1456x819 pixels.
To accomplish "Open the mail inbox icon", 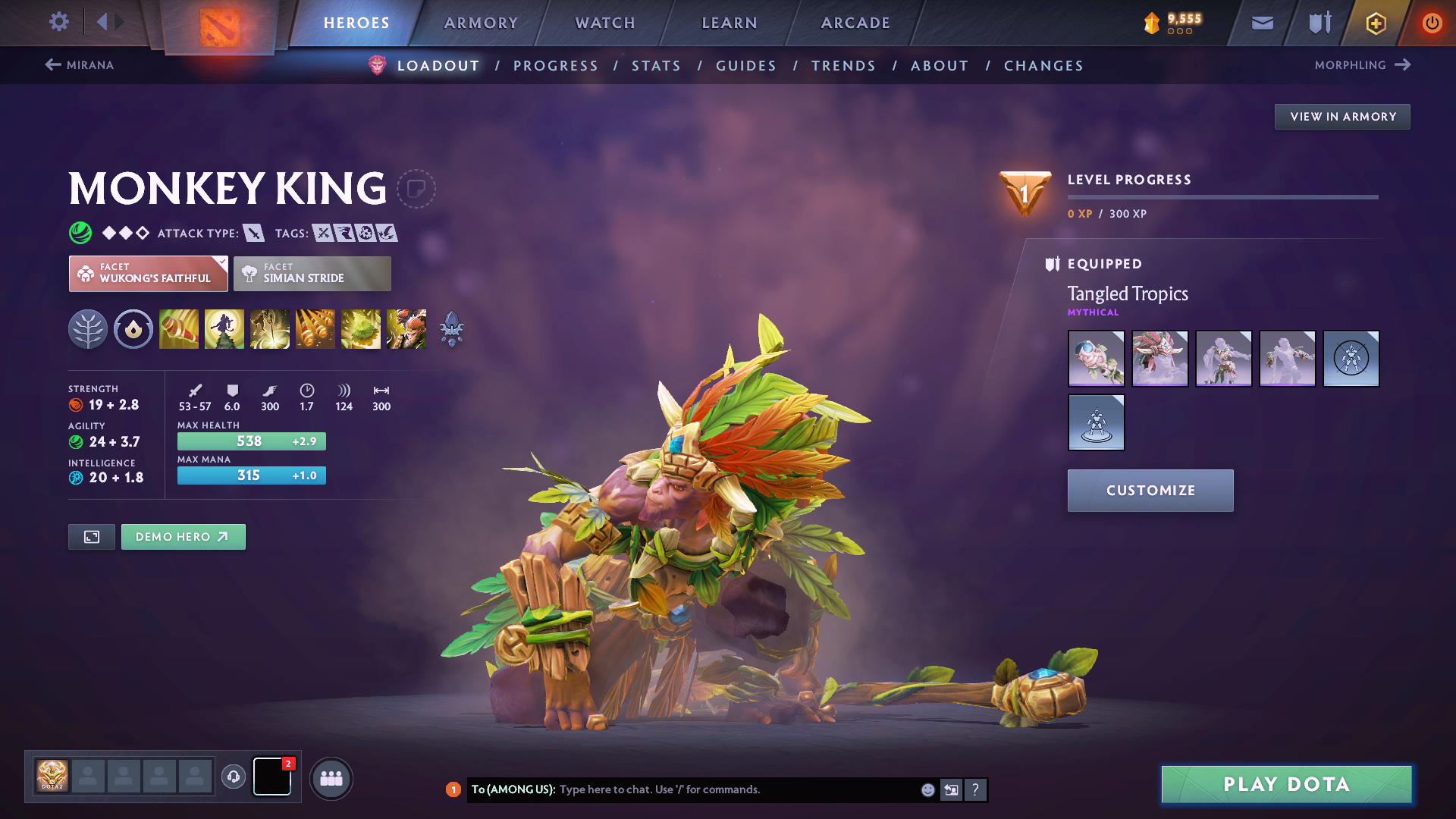I will tap(1261, 23).
